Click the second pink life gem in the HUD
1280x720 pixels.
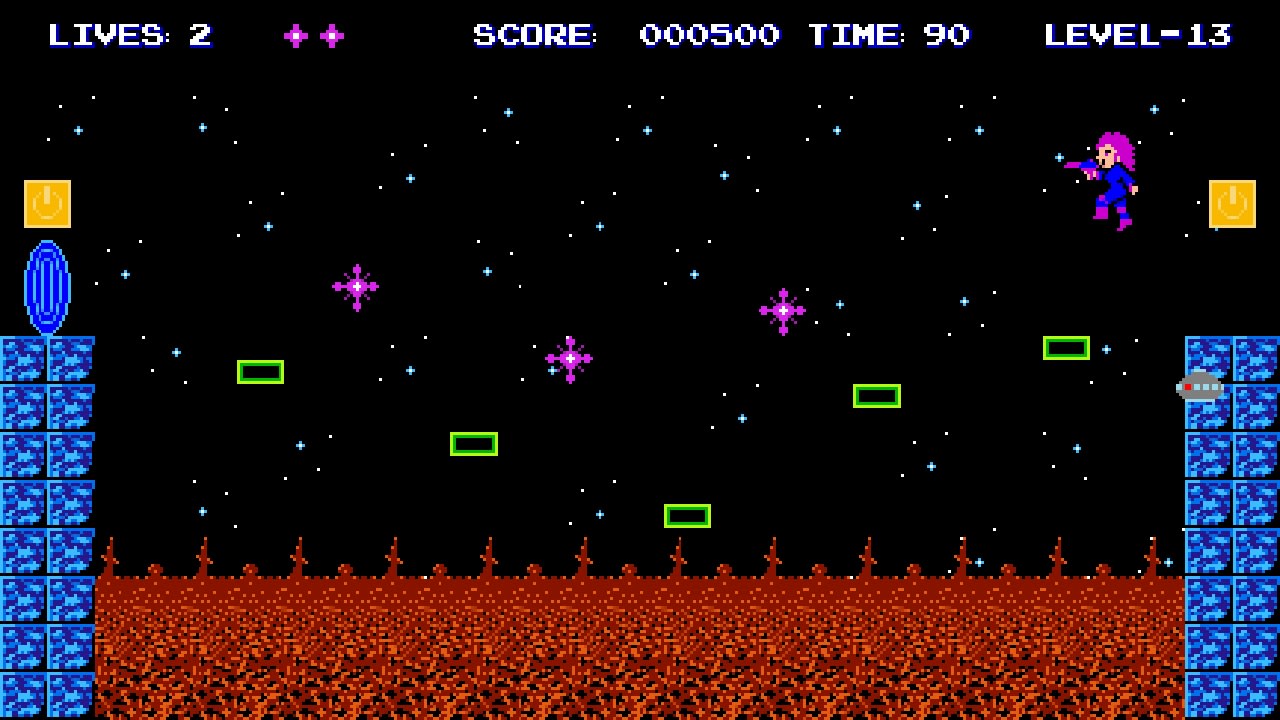pos(331,35)
